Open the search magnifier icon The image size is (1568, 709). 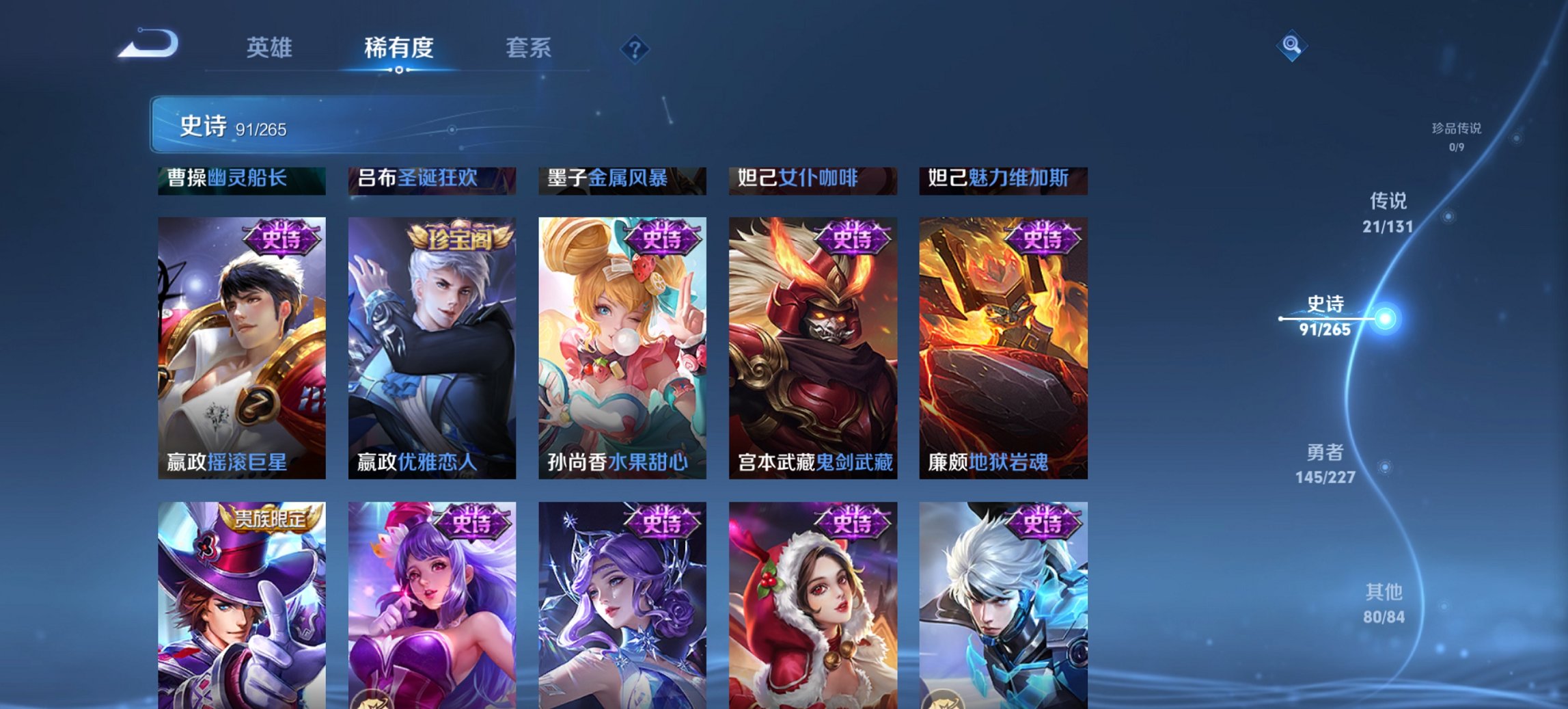pyautogui.click(x=1292, y=45)
